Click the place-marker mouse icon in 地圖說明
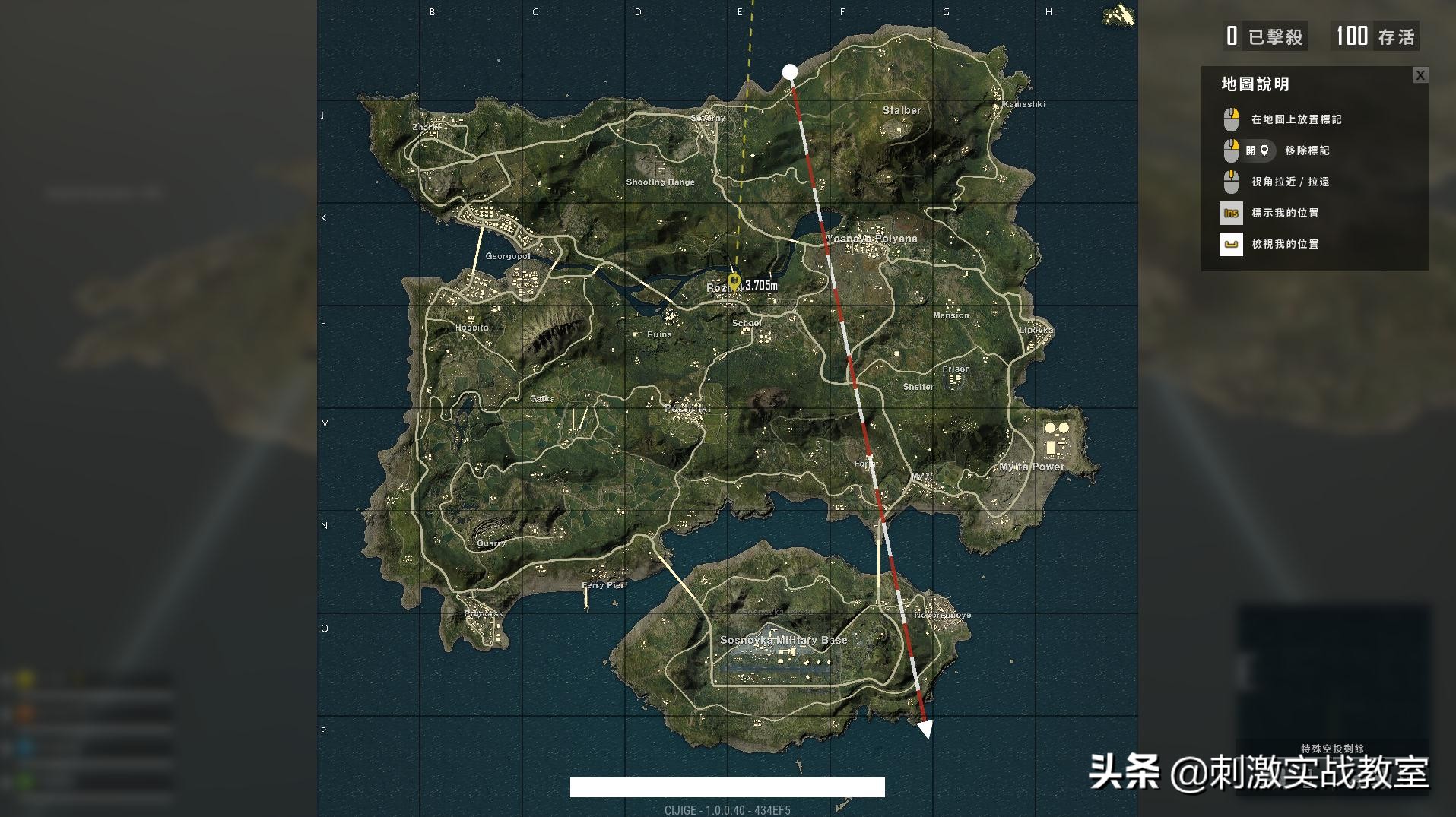 1231,119
